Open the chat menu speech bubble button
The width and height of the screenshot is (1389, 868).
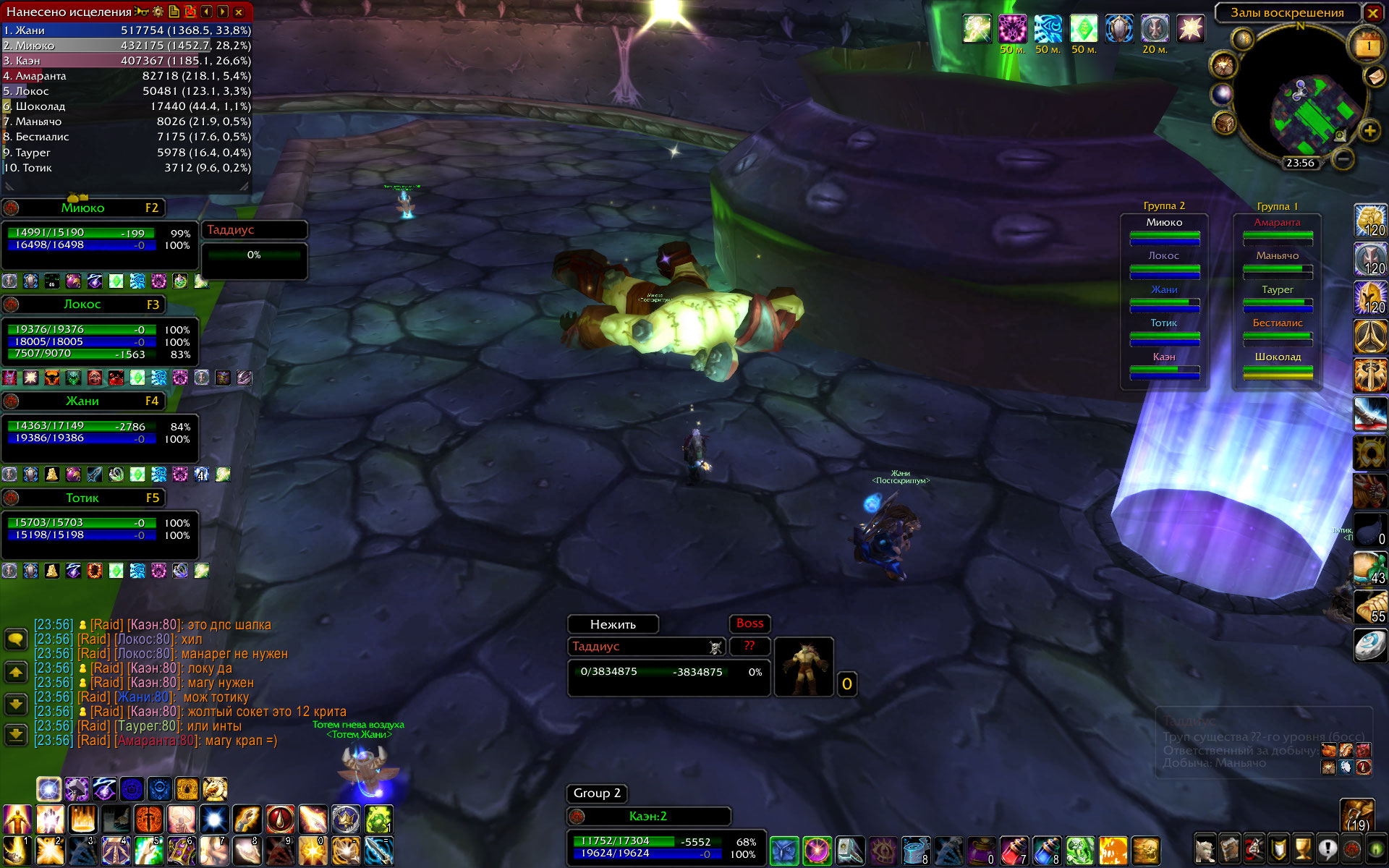click(16, 639)
